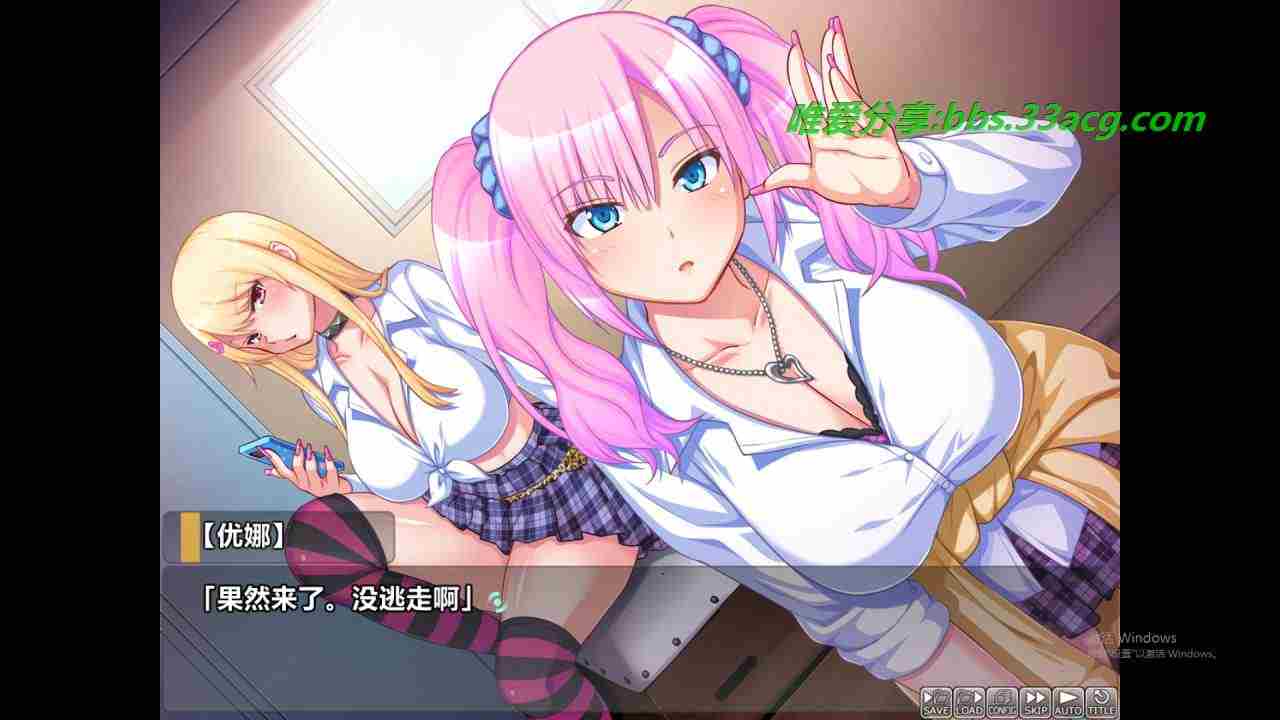The image size is (1280, 720).
Task: Open the load game menu
Action: click(x=968, y=700)
